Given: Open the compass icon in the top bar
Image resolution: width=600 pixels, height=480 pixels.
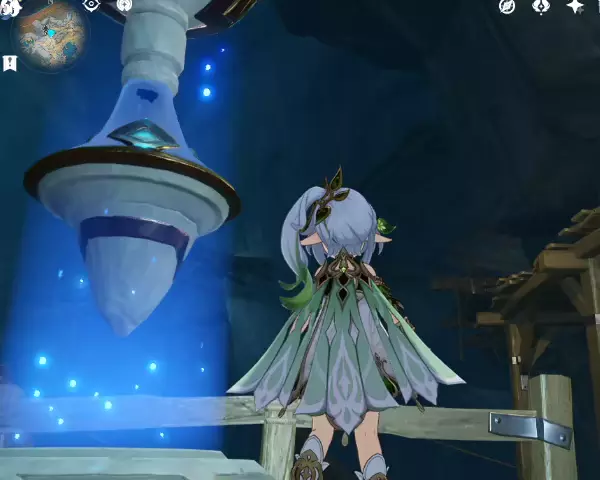Looking at the screenshot, I should [507, 6].
